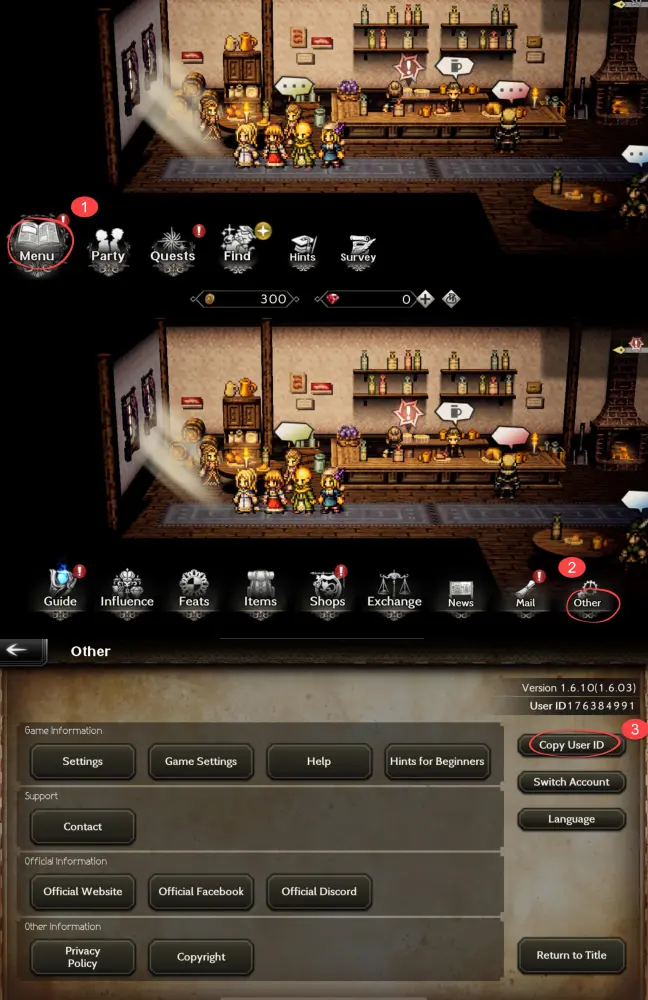Open the Contact support button
This screenshot has width=648, height=1000.
coord(82,827)
